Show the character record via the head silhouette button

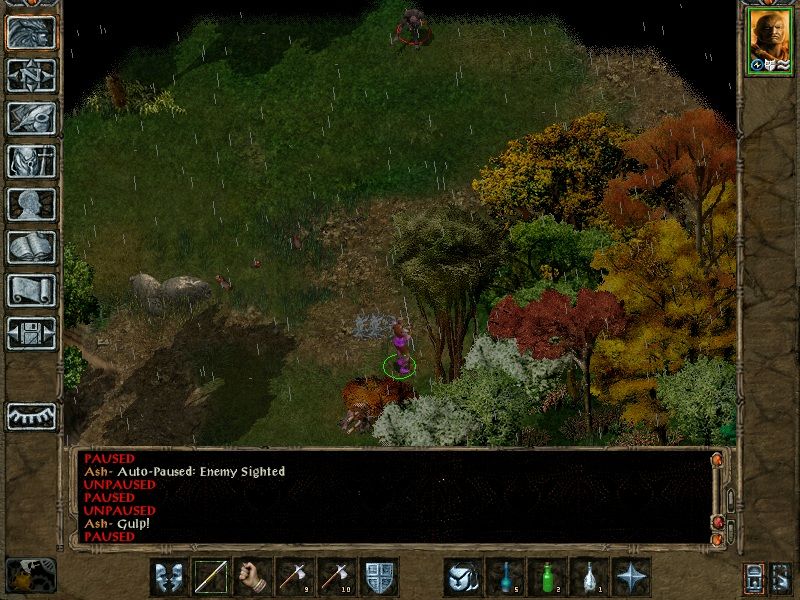[x=31, y=204]
